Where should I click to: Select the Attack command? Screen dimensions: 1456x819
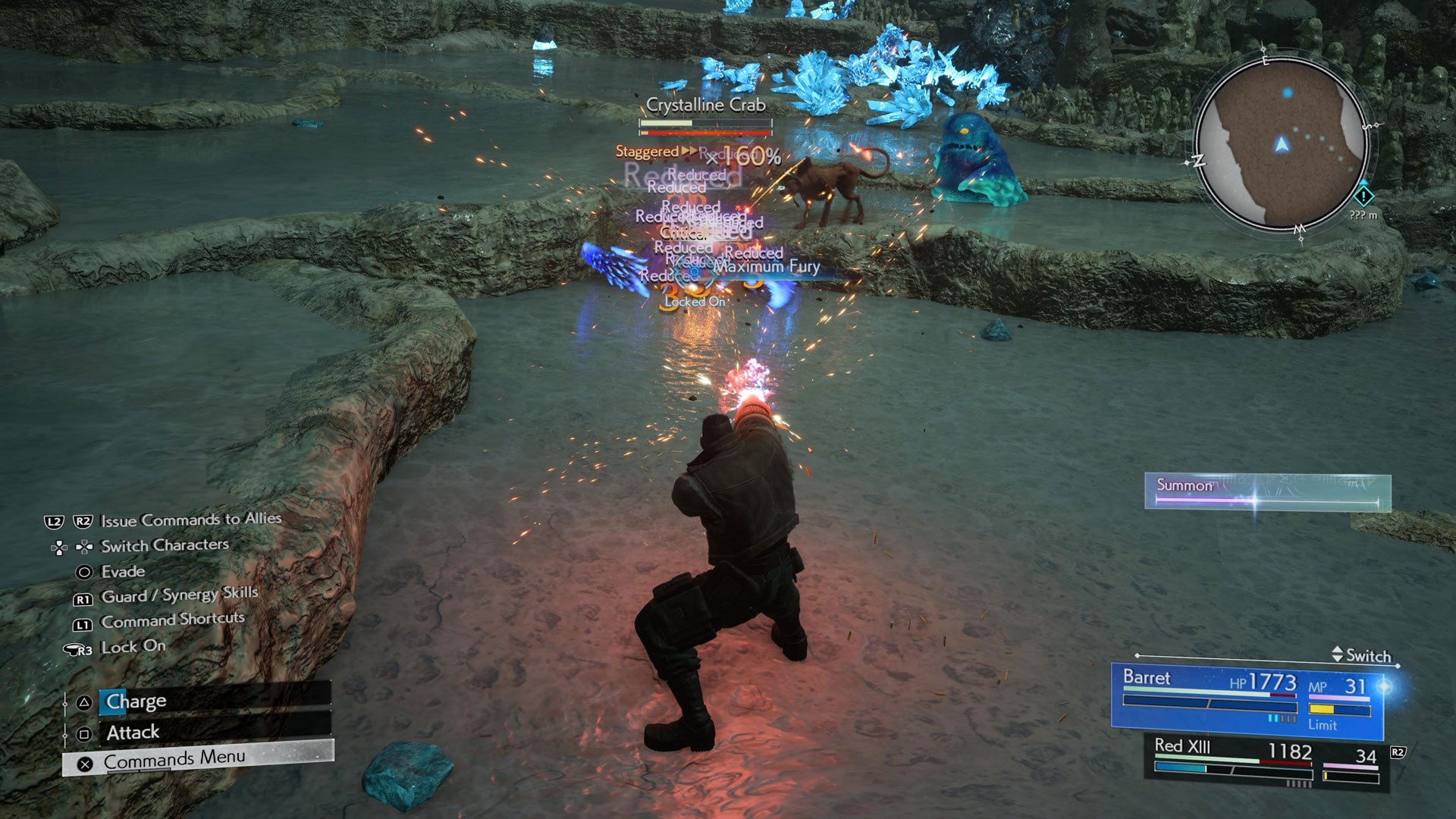[x=130, y=732]
